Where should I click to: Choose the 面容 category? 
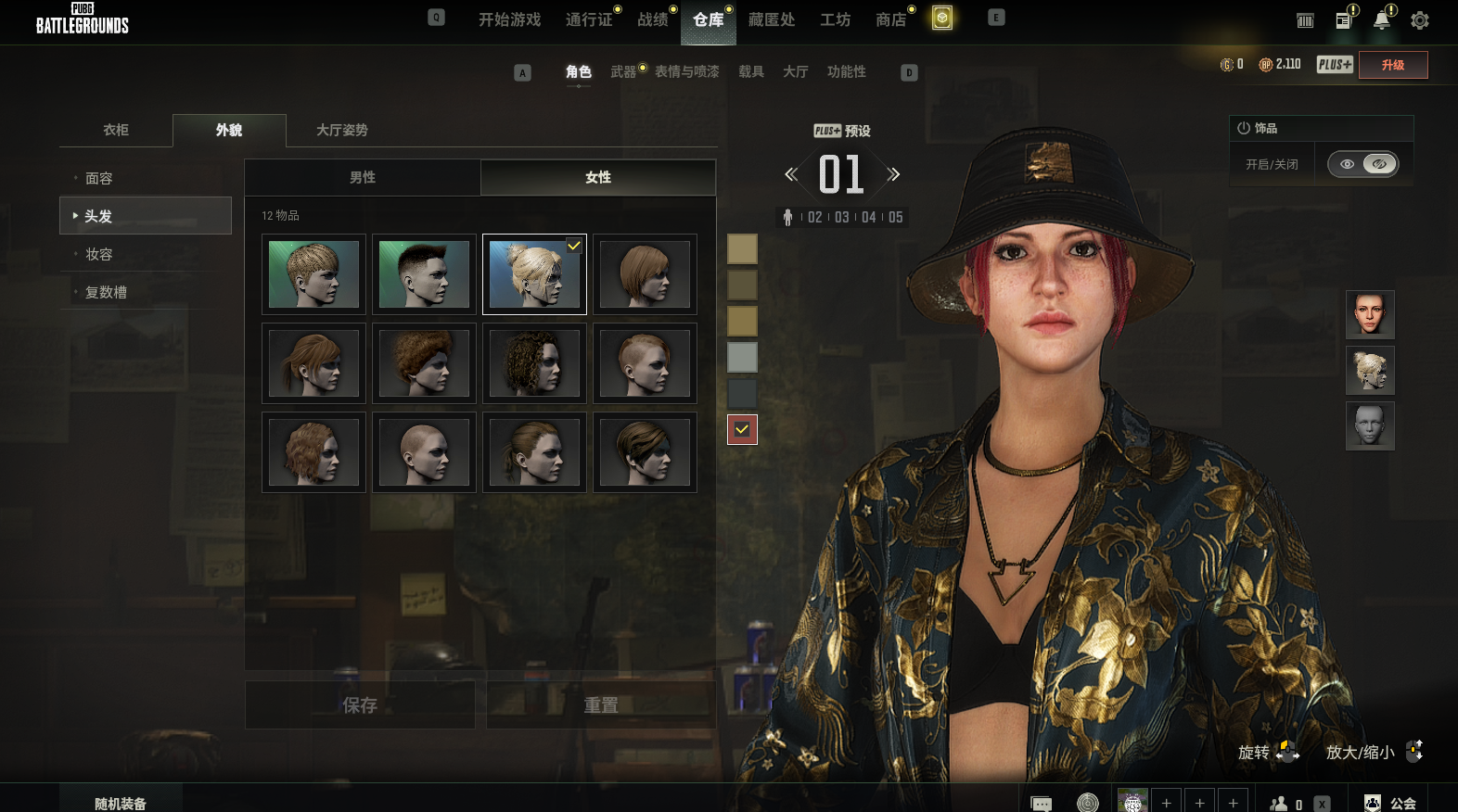(x=99, y=178)
